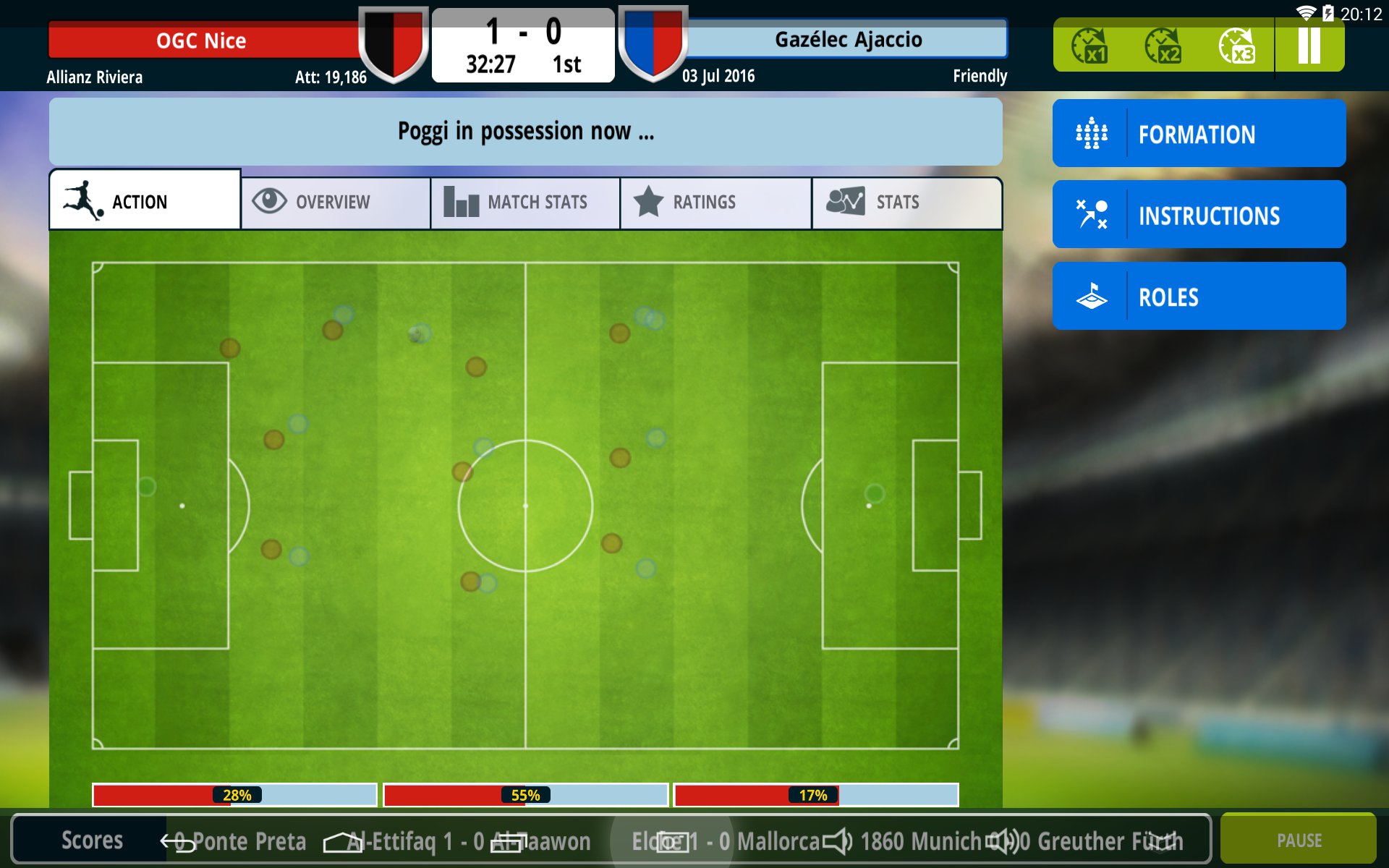Show the Match Stats tab
Image resolution: width=1389 pixels, height=868 pixels.
tap(525, 202)
